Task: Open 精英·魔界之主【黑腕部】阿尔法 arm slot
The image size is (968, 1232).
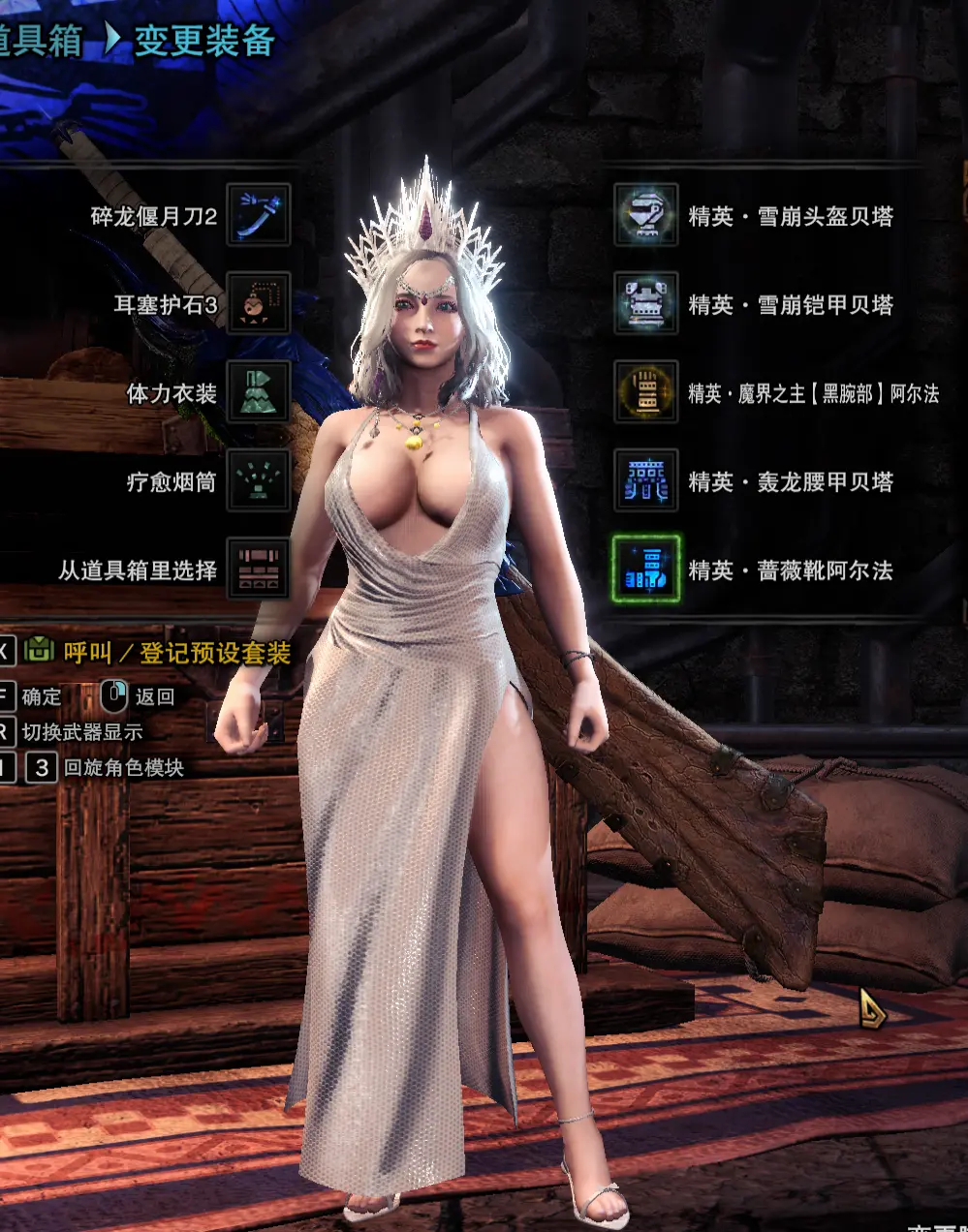Action: click(x=645, y=392)
